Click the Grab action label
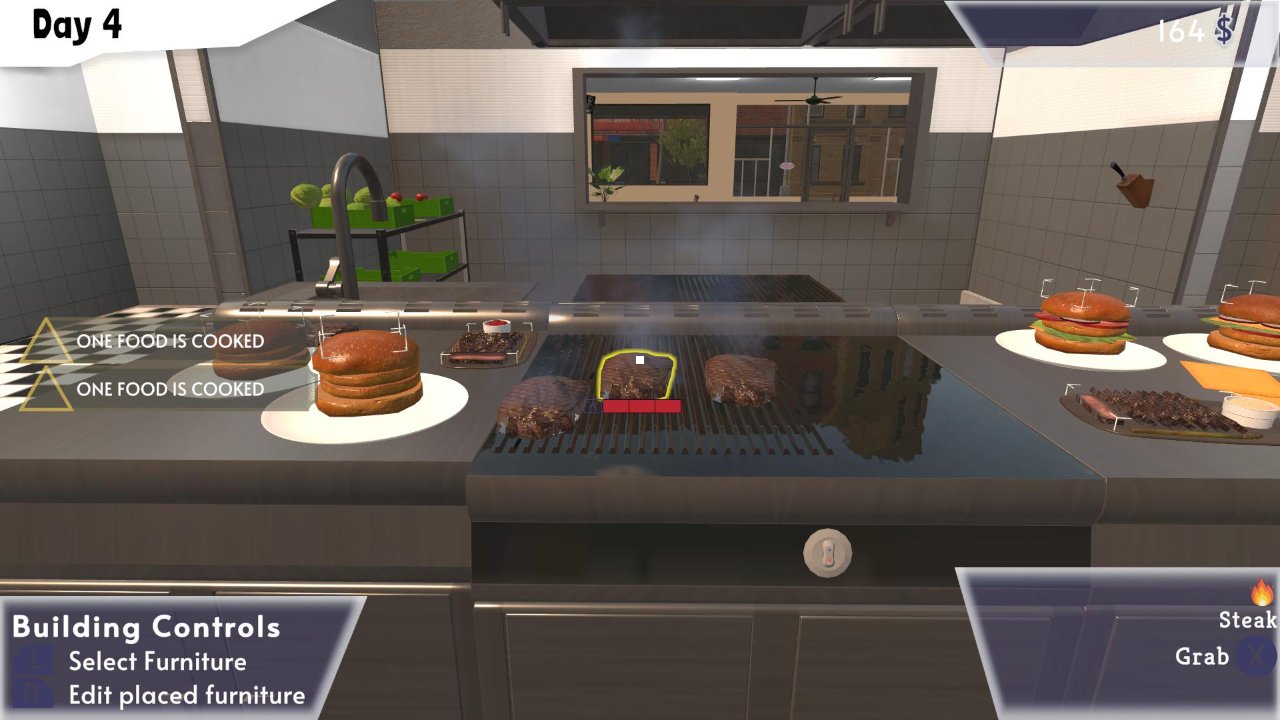 (x=1203, y=655)
